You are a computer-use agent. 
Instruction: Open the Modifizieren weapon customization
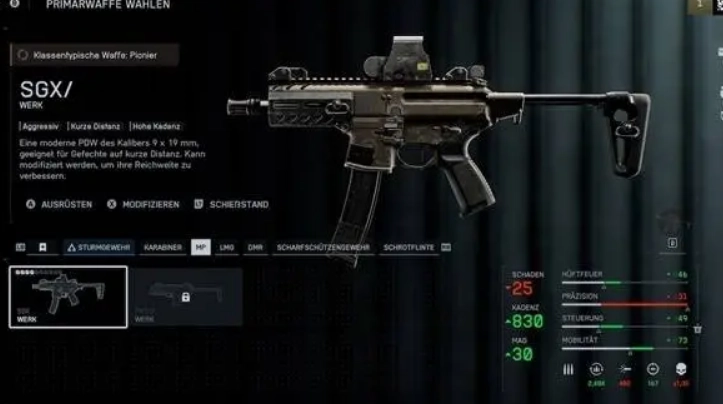143,204
